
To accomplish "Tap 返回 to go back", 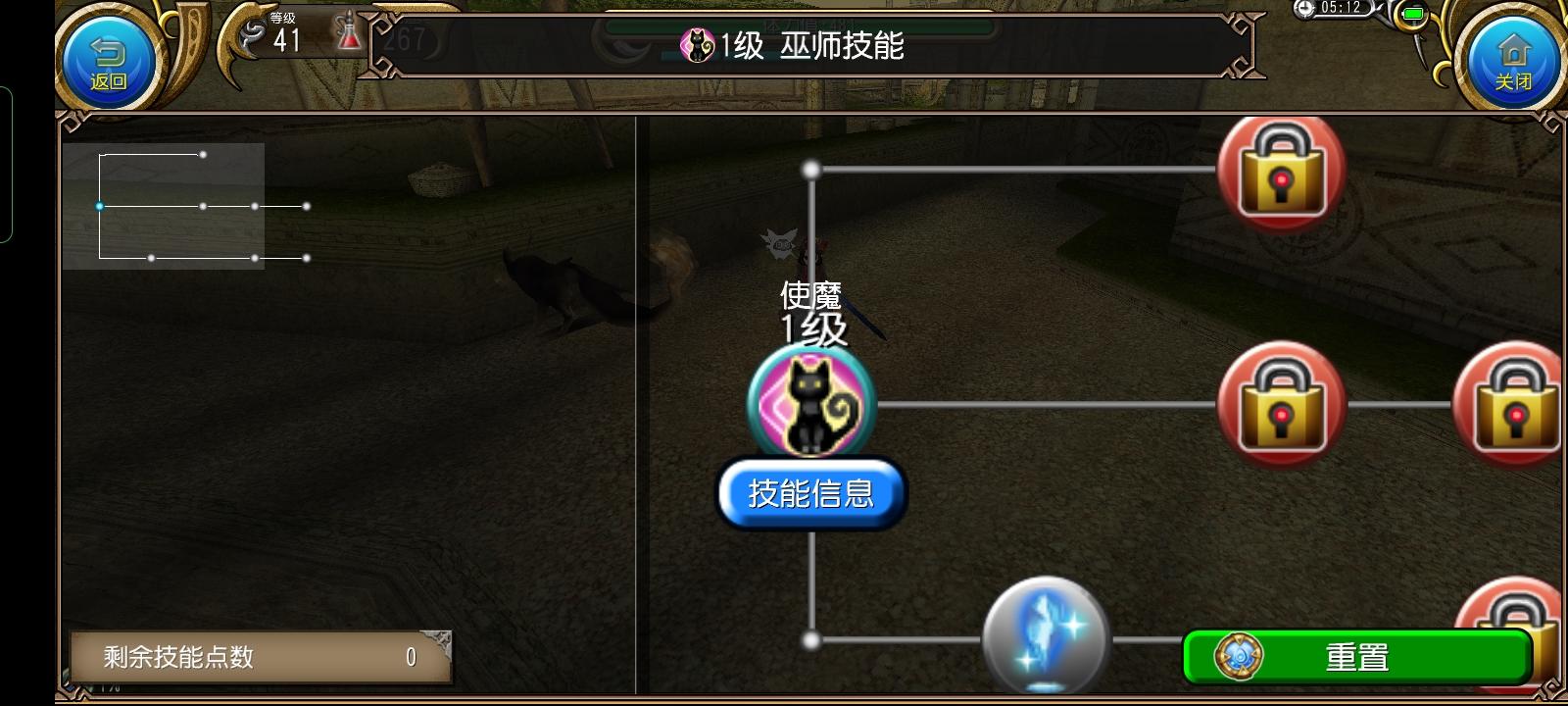I will [x=108, y=61].
